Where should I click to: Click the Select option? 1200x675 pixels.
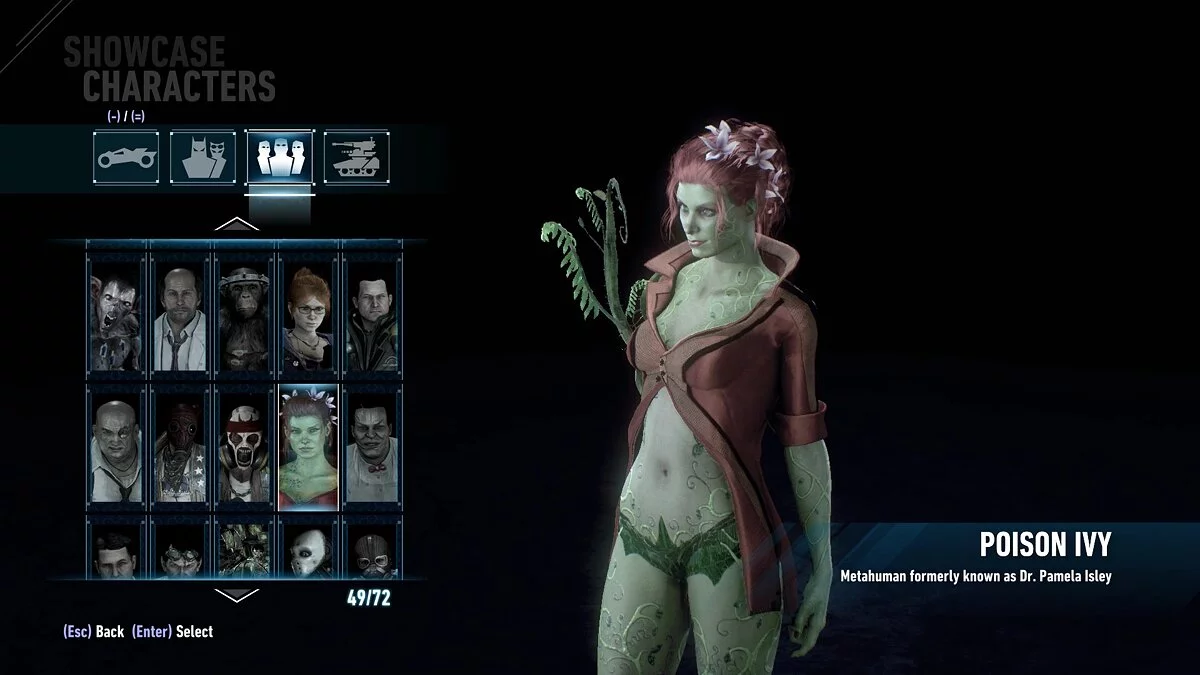[x=173, y=631]
